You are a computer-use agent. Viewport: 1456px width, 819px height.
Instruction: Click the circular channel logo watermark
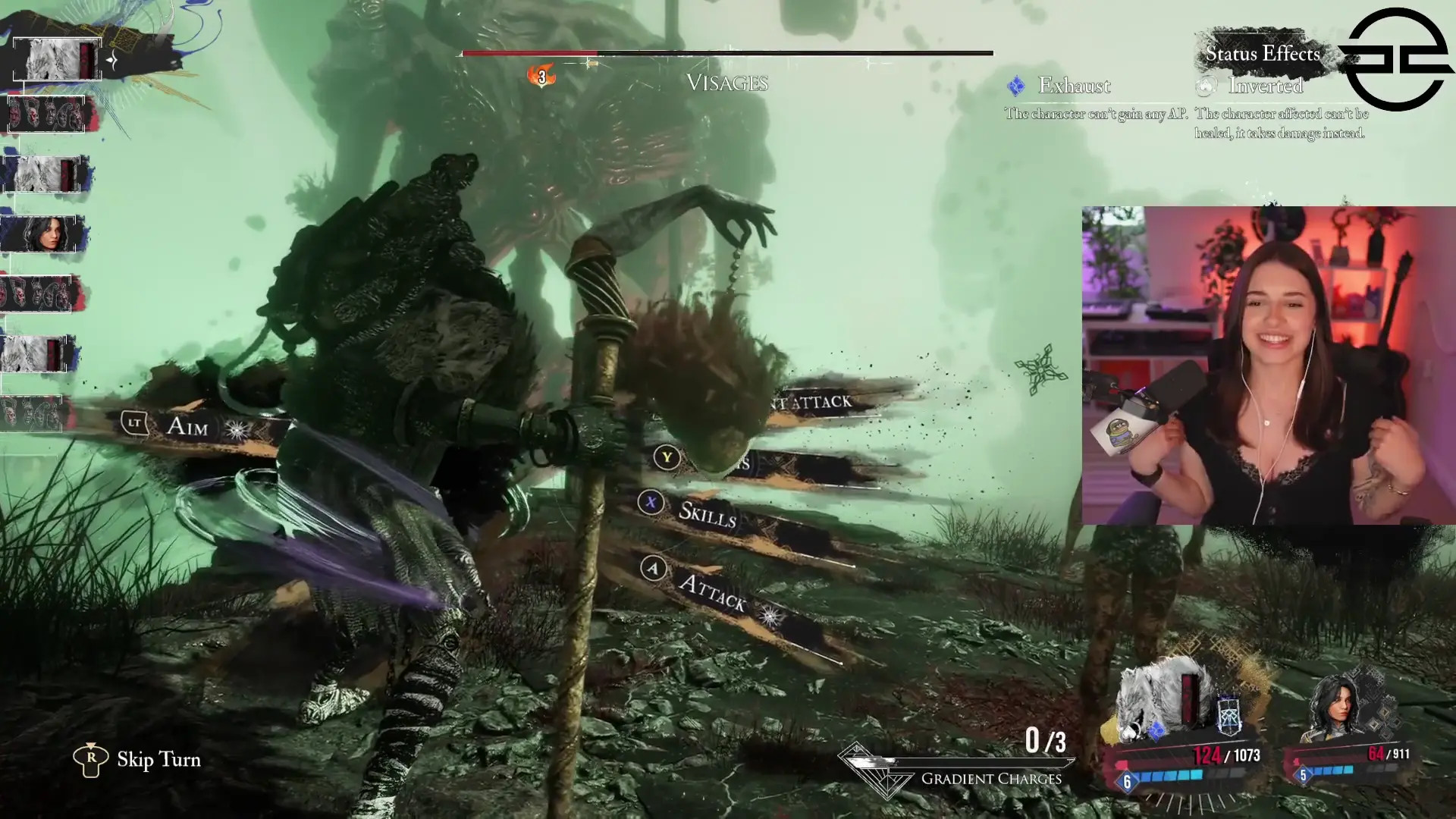[x=1397, y=59]
